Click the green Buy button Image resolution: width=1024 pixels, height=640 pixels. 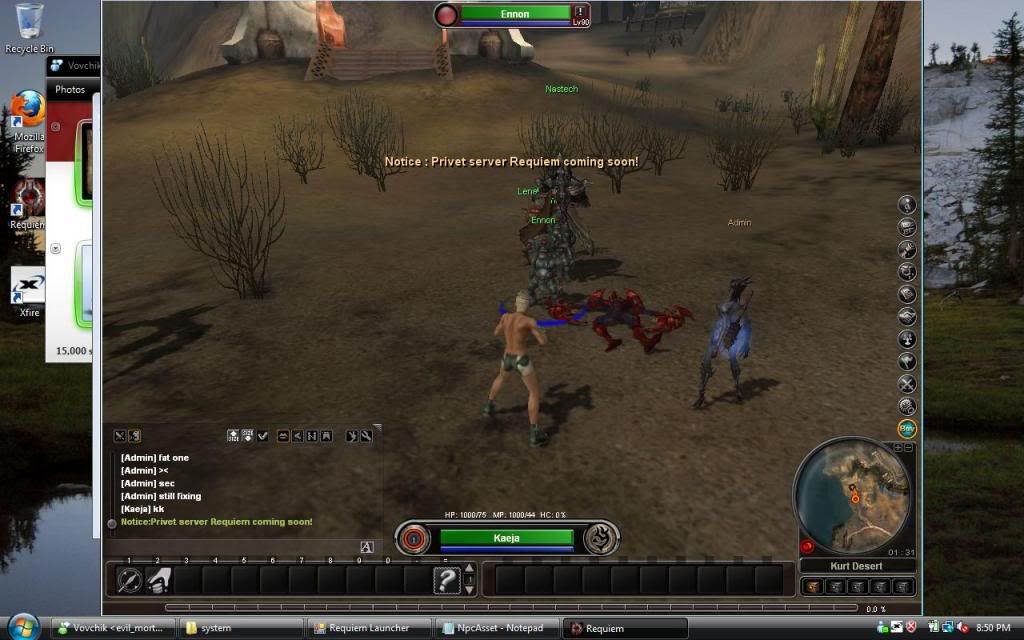coord(907,428)
